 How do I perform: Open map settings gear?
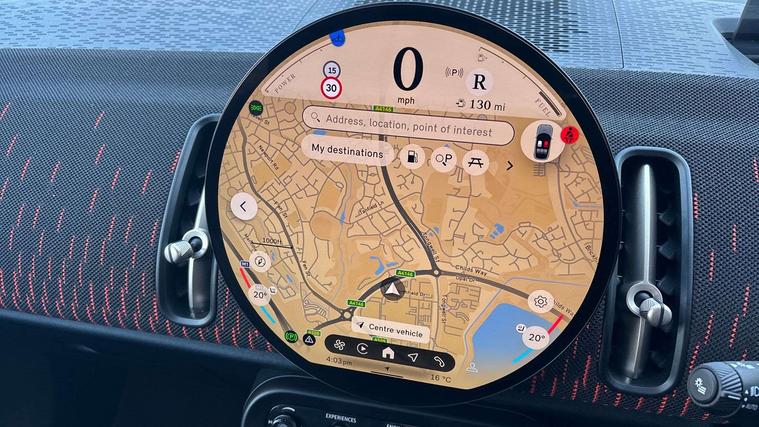(x=541, y=301)
